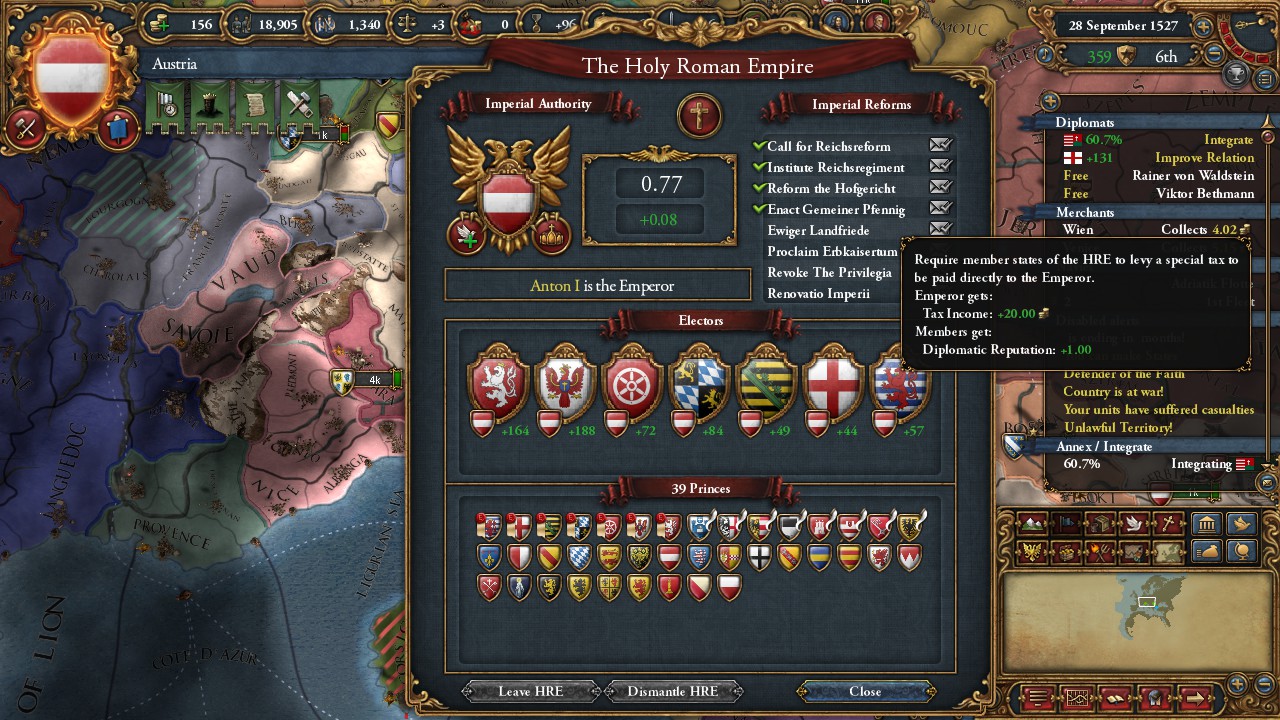Select the free diplomat Viktor Bethmann
The width and height of the screenshot is (1280, 720).
point(1204,194)
